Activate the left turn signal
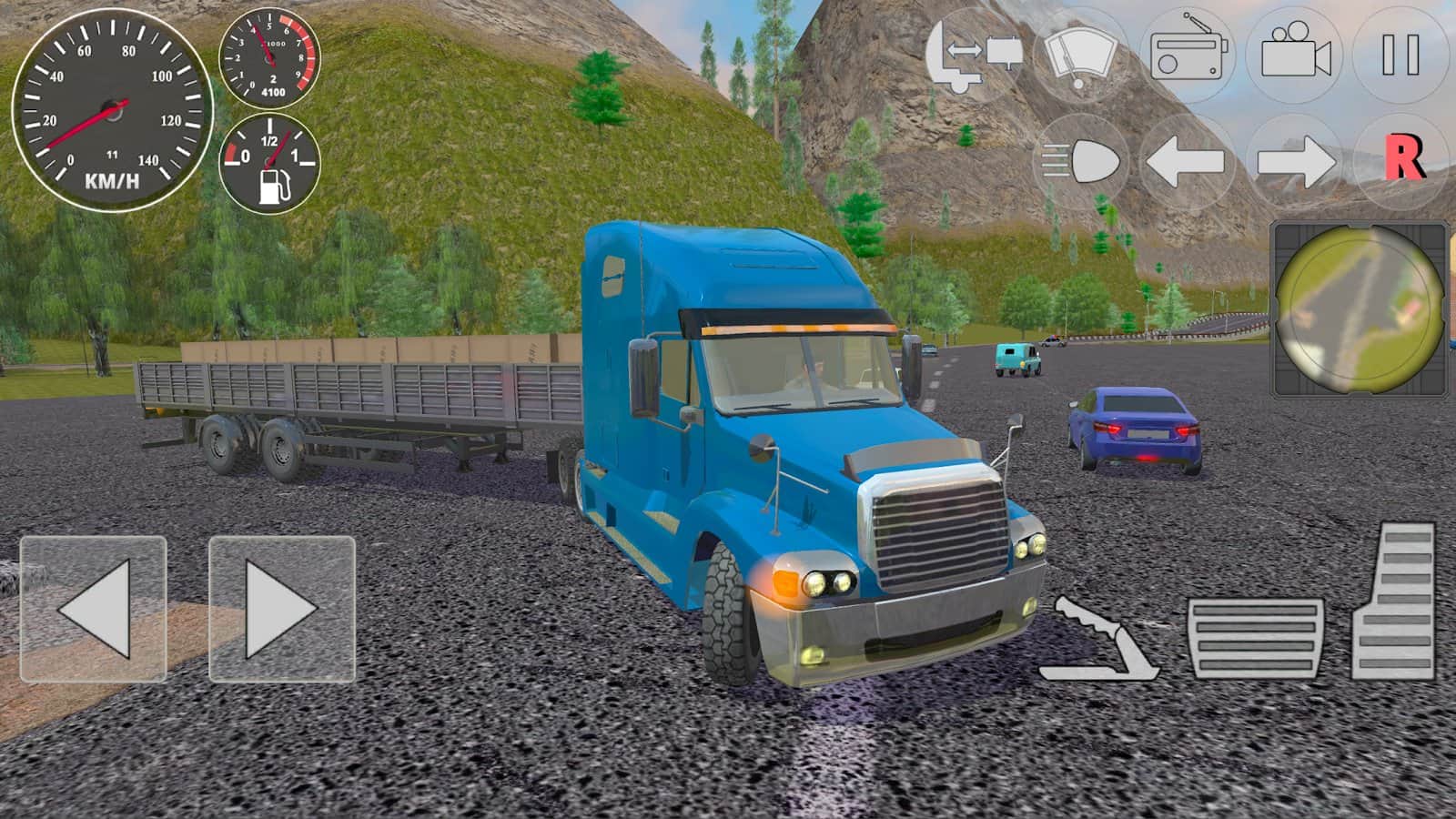The width and height of the screenshot is (1456, 819). pyautogui.click(x=1186, y=163)
